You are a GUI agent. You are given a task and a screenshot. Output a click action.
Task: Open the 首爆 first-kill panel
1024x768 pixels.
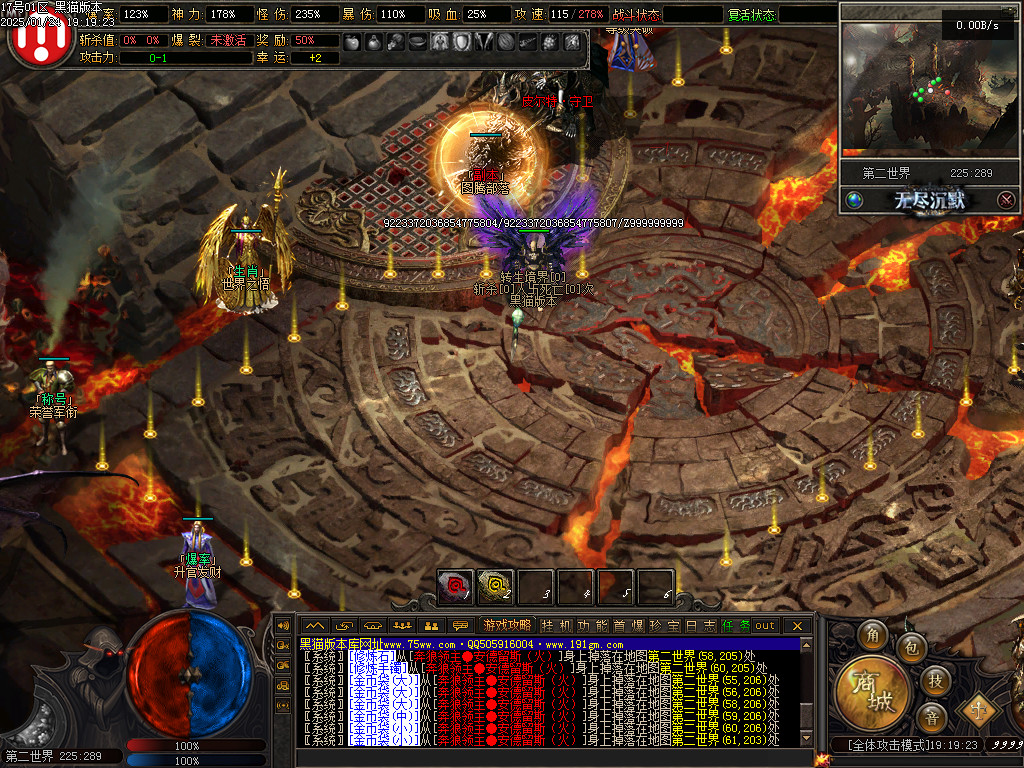coord(628,625)
